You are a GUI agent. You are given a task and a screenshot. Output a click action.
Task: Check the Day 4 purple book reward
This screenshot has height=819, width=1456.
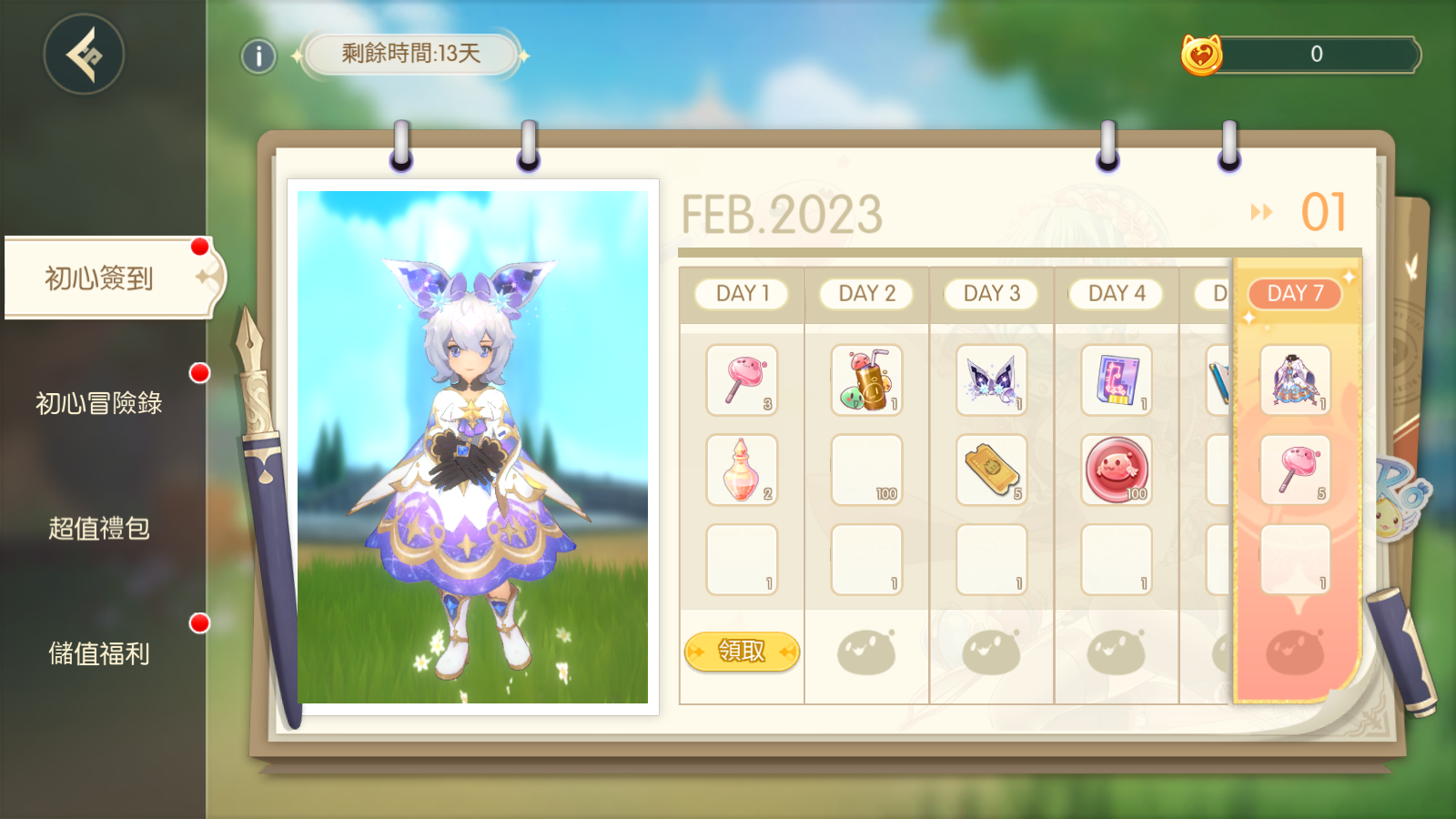click(x=1117, y=380)
